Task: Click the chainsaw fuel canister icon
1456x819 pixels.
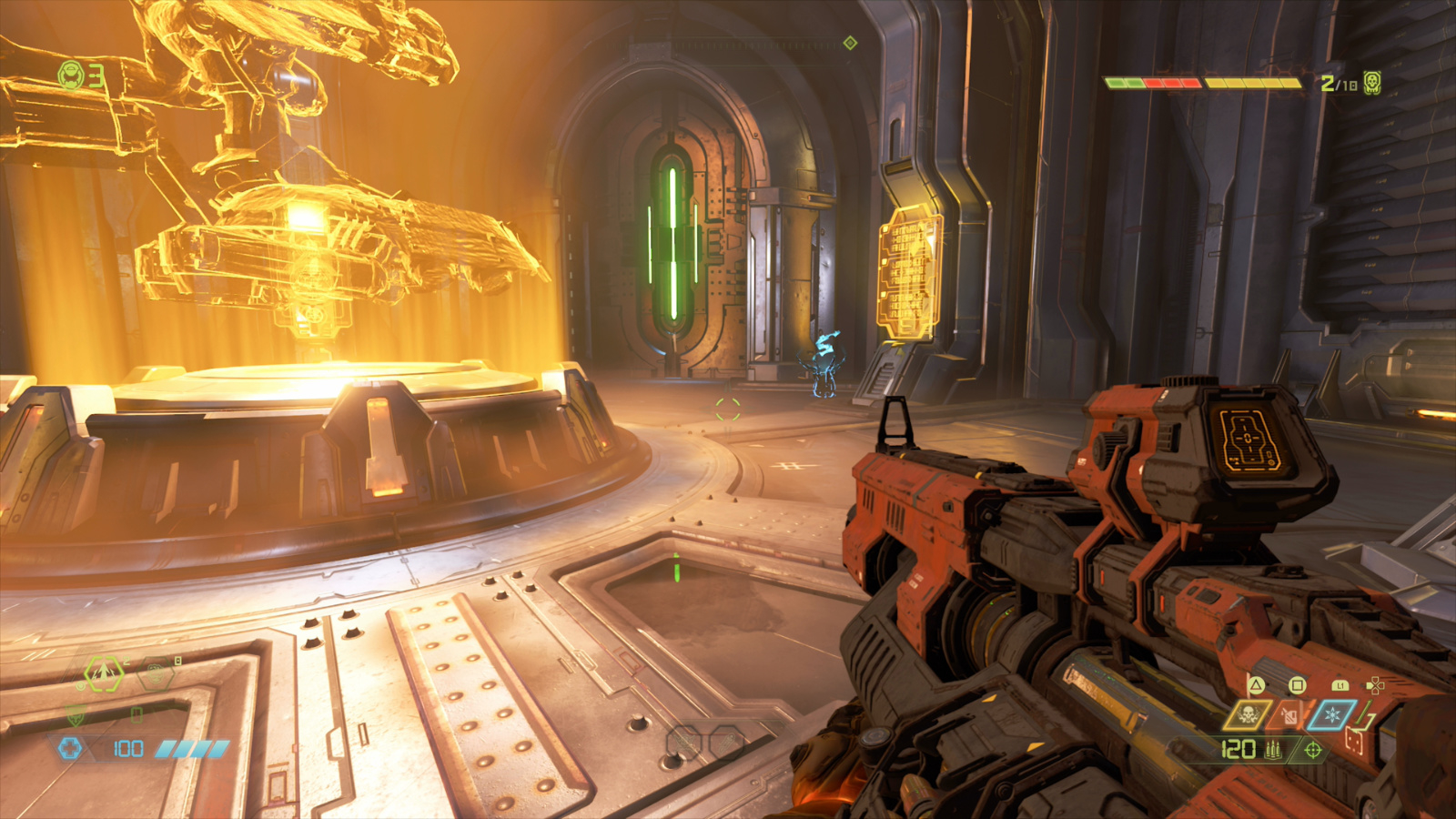Action: click(1290, 716)
